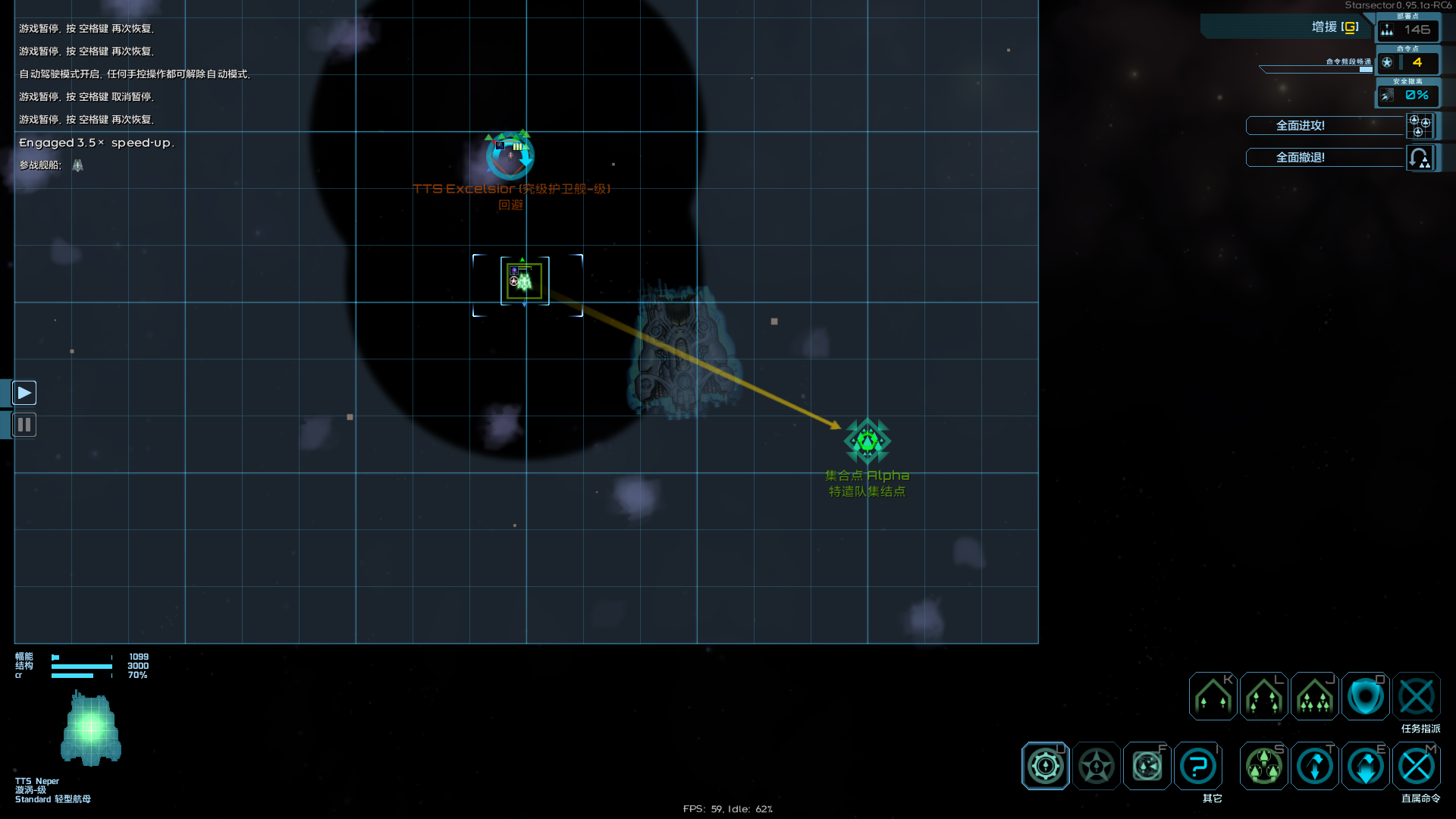Cancel assignment with the X icon under 任务指派

tap(1417, 696)
